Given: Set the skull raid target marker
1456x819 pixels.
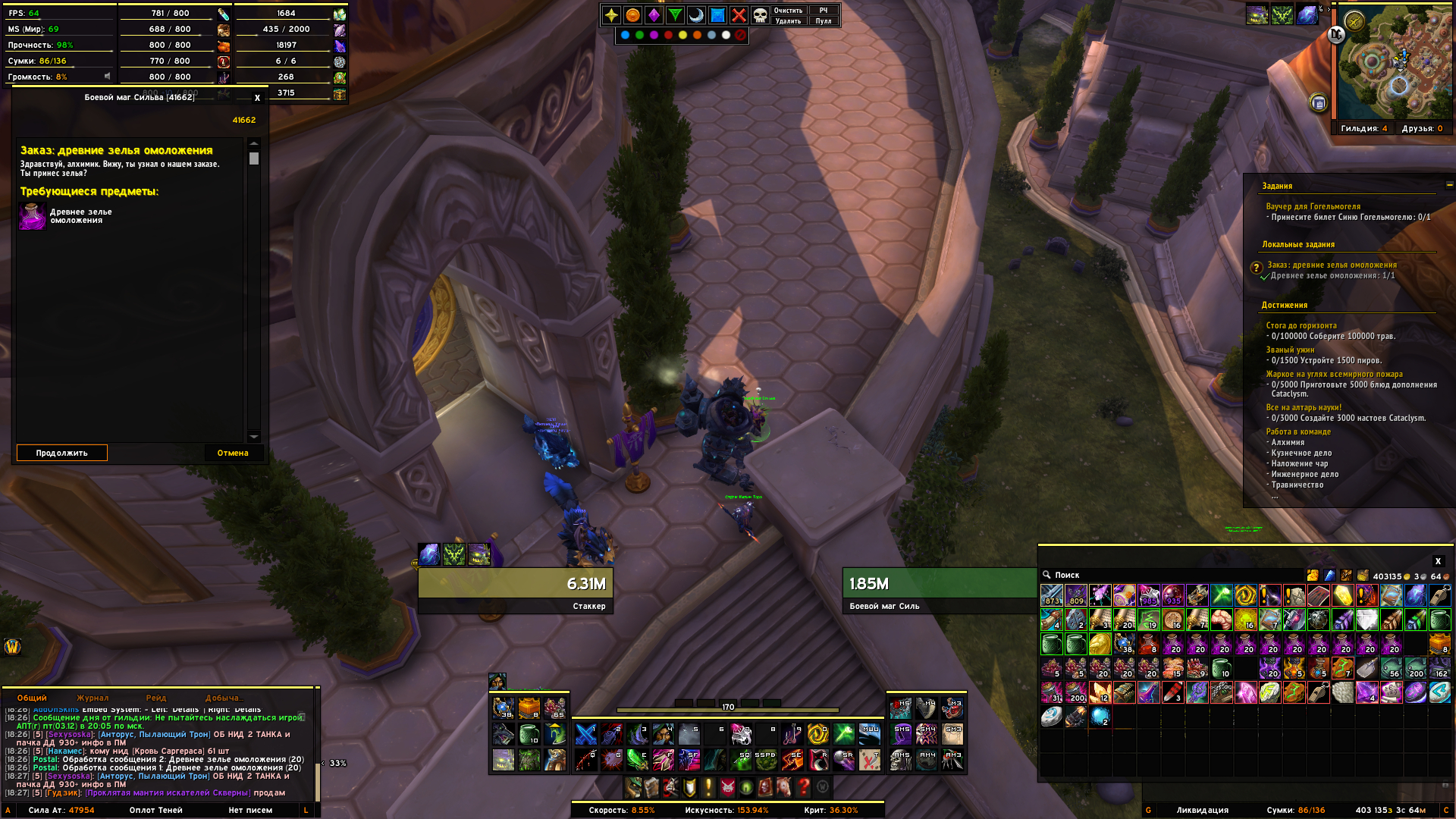Looking at the screenshot, I should point(759,15).
